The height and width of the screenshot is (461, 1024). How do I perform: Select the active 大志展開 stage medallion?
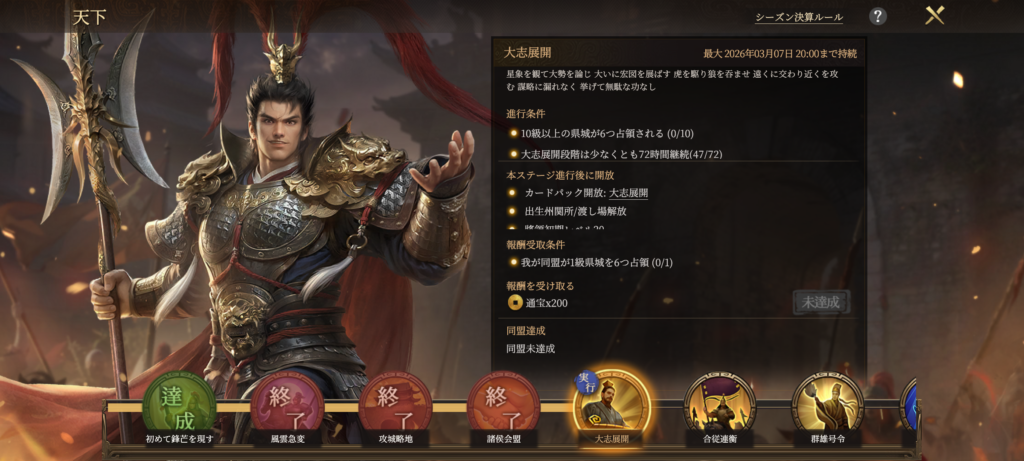(611, 406)
